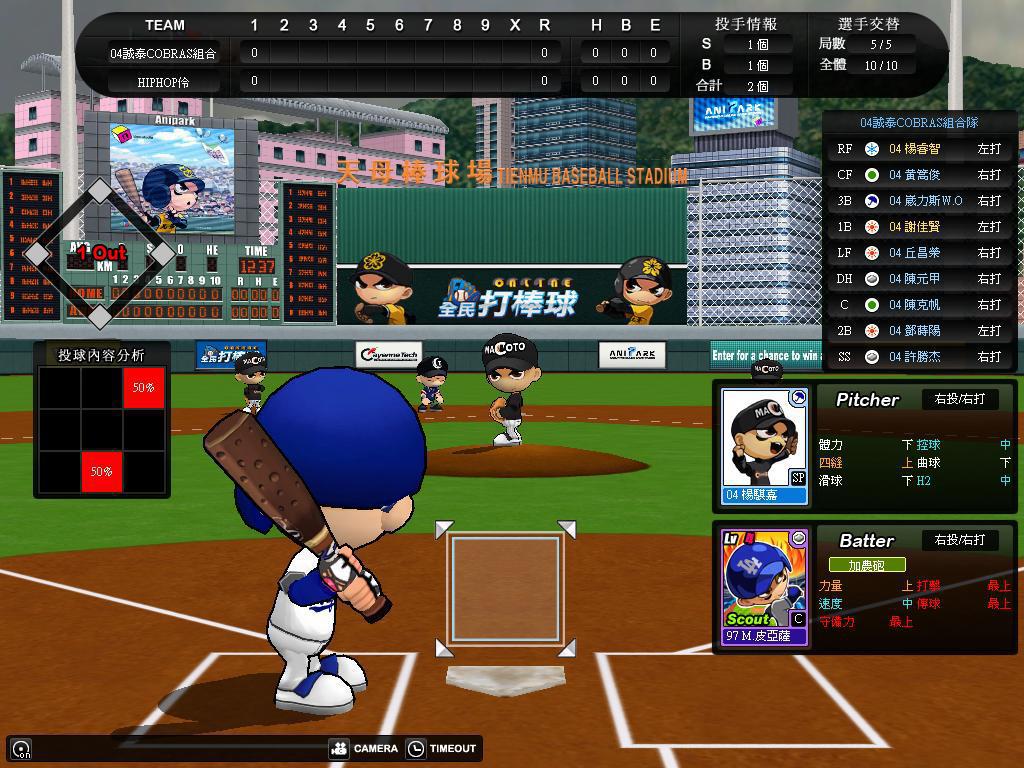Pick the 2B player row in lineup
The image size is (1024, 768).
919,331
